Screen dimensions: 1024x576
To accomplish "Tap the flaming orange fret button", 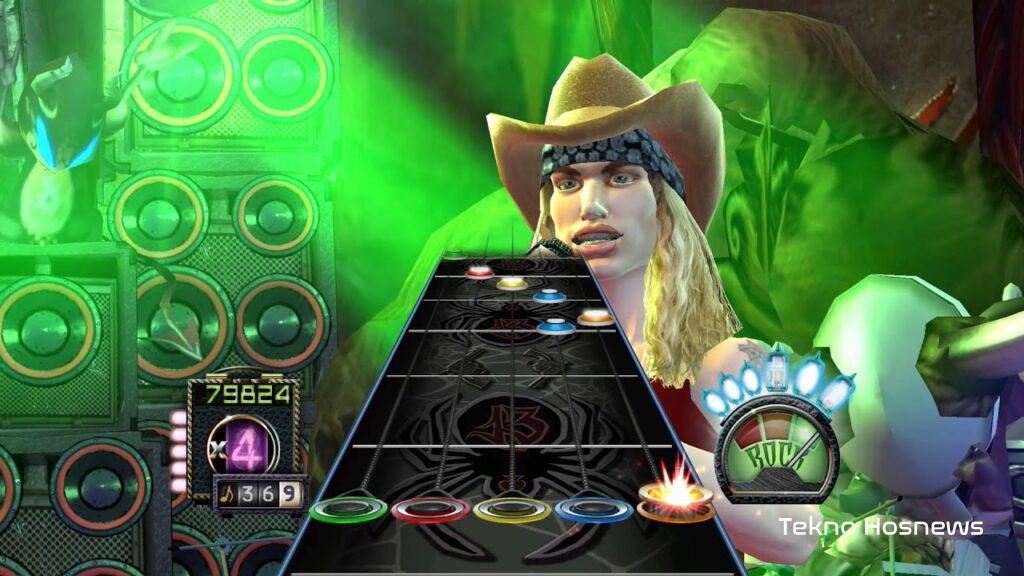I will tap(676, 500).
